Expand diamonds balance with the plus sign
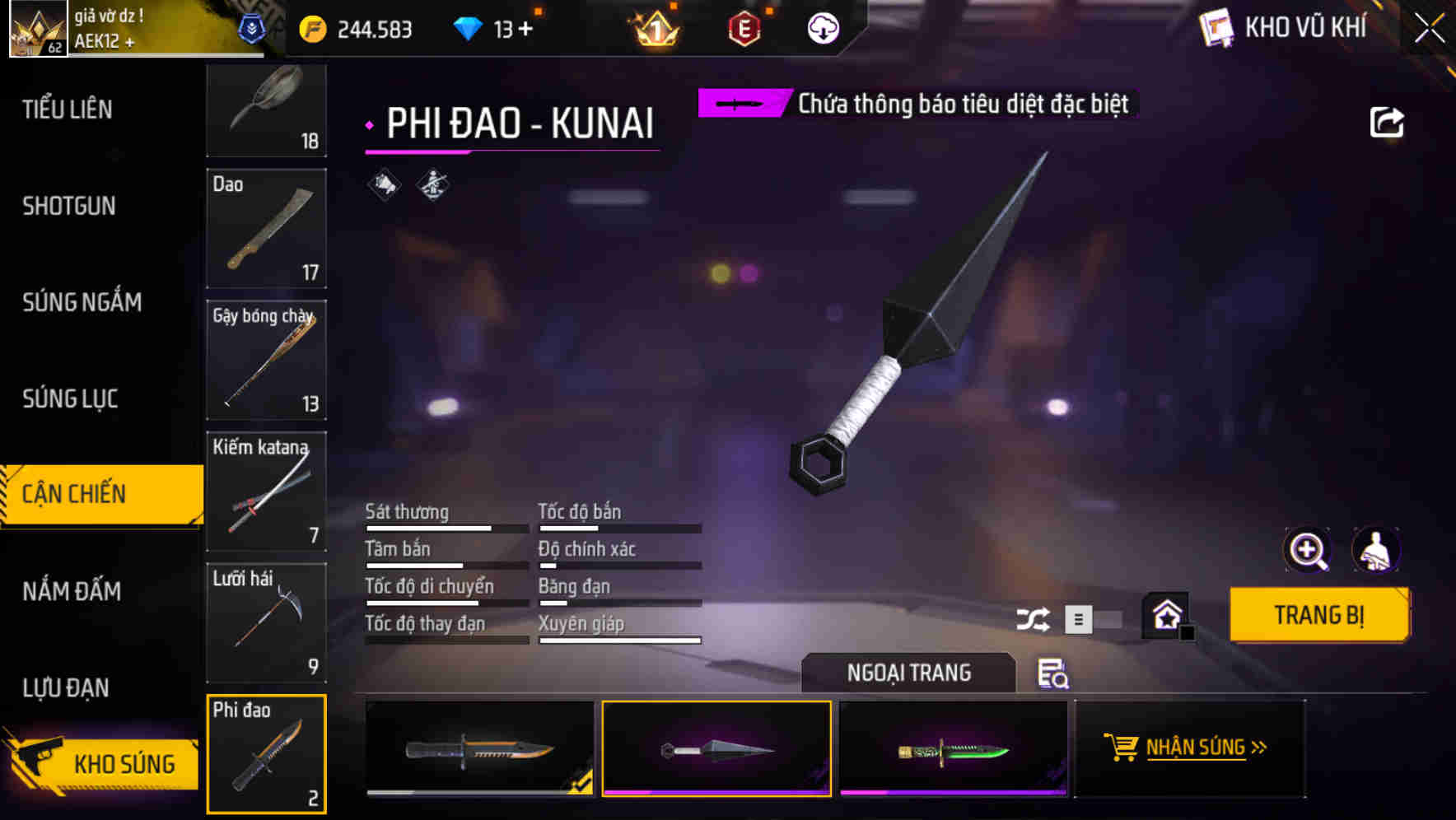This screenshot has height=820, width=1456. click(x=524, y=27)
